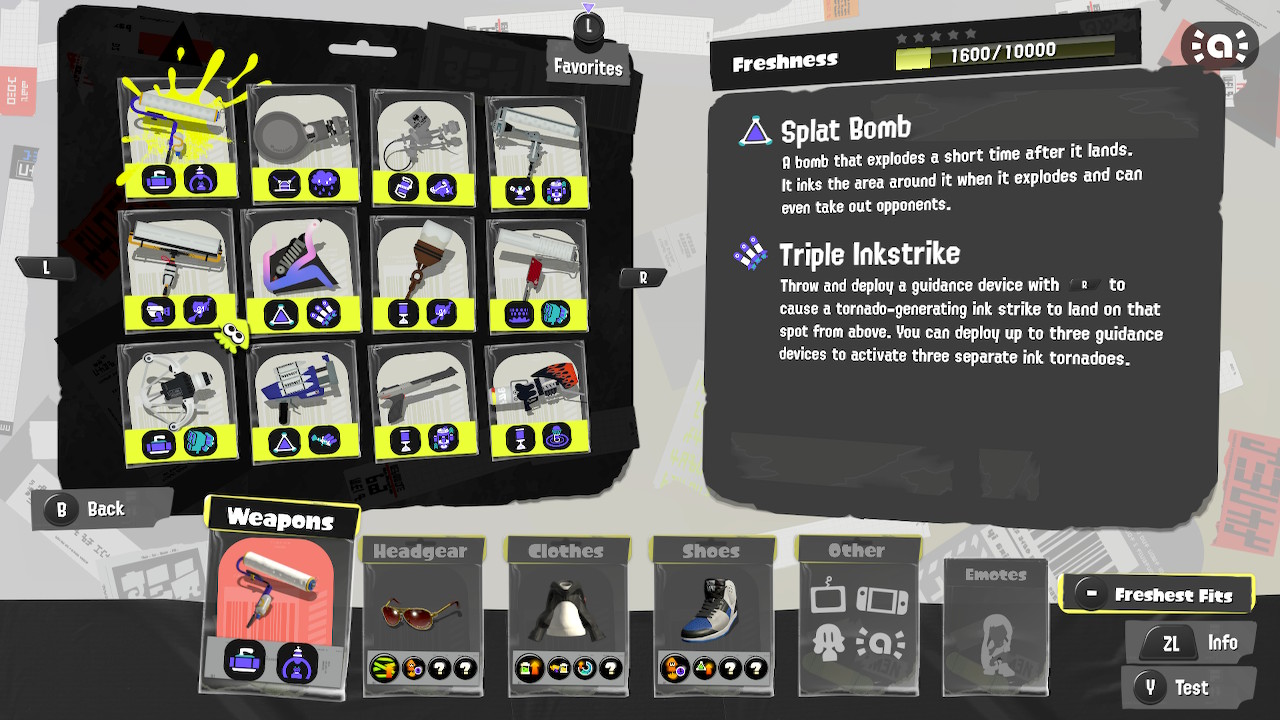Select the Ink Storm rain cloud icon
This screenshot has height=720, width=1280.
(x=322, y=182)
